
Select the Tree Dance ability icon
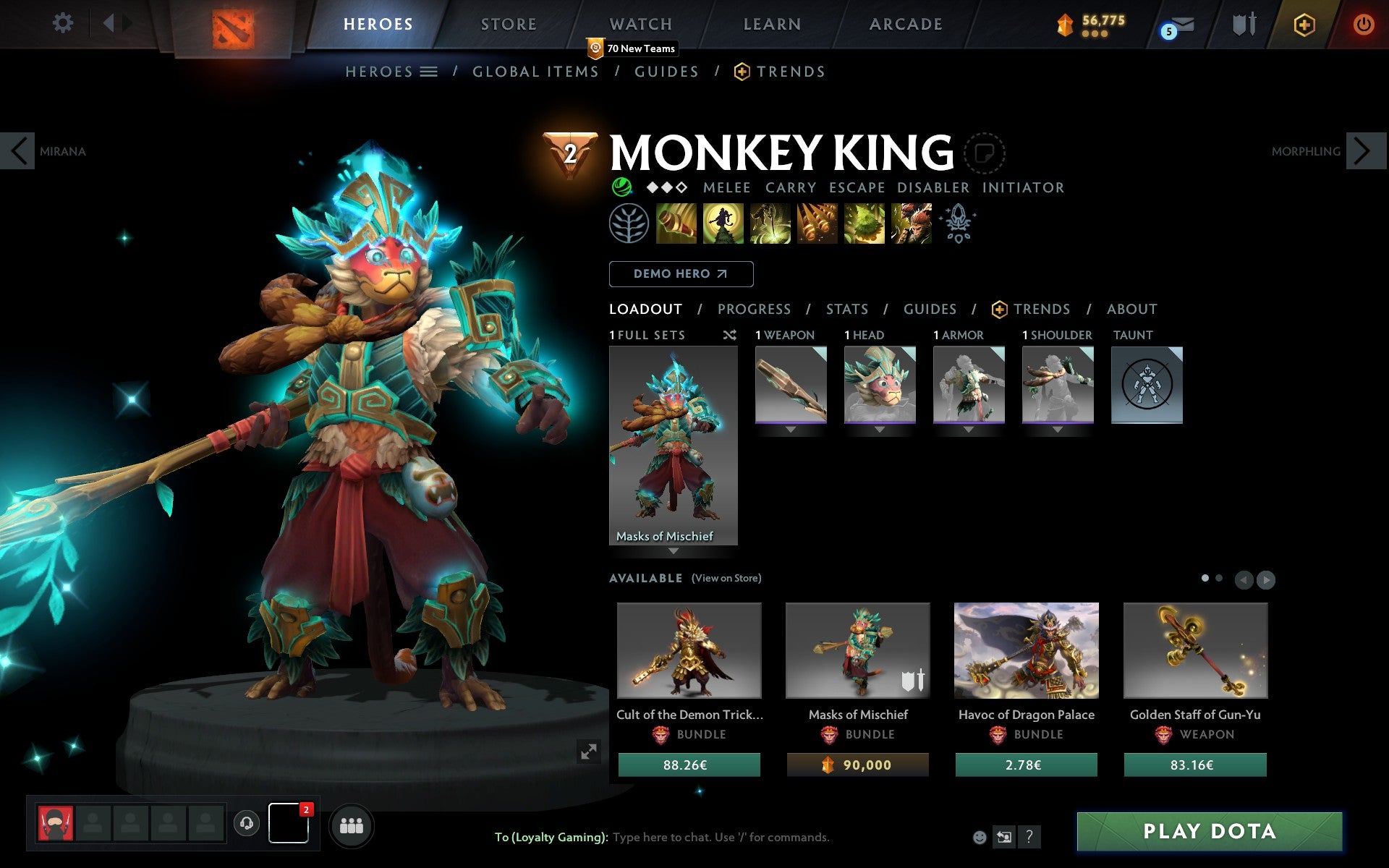click(723, 224)
